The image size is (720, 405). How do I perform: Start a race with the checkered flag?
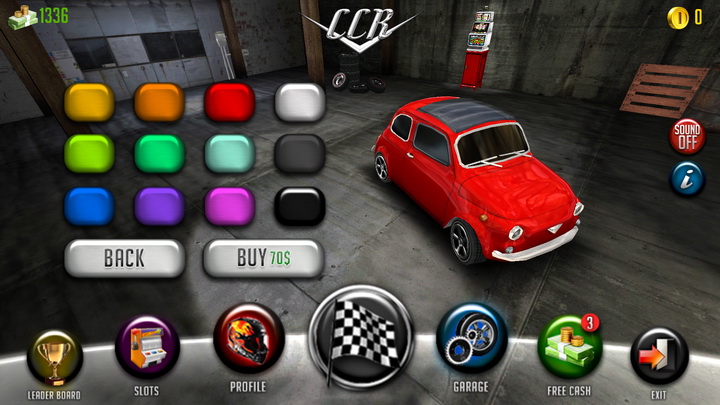pos(361,336)
